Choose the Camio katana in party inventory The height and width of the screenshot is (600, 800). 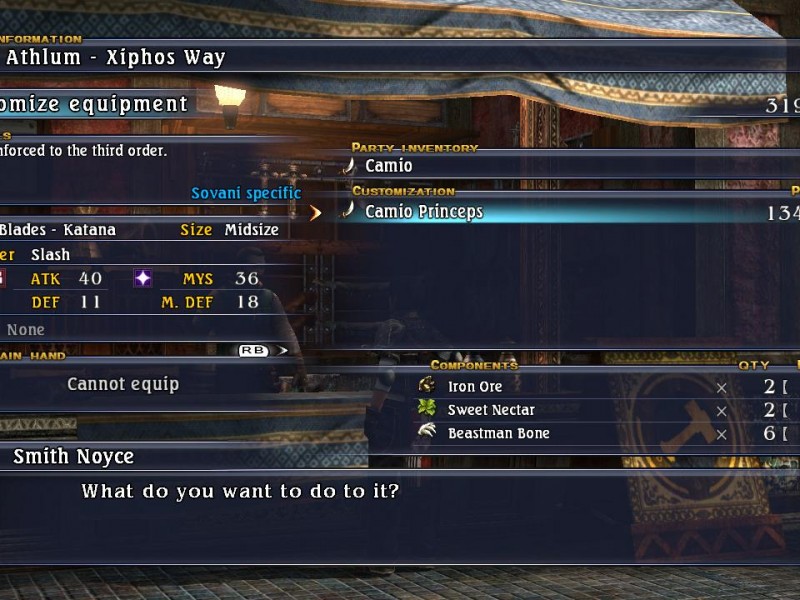389,166
